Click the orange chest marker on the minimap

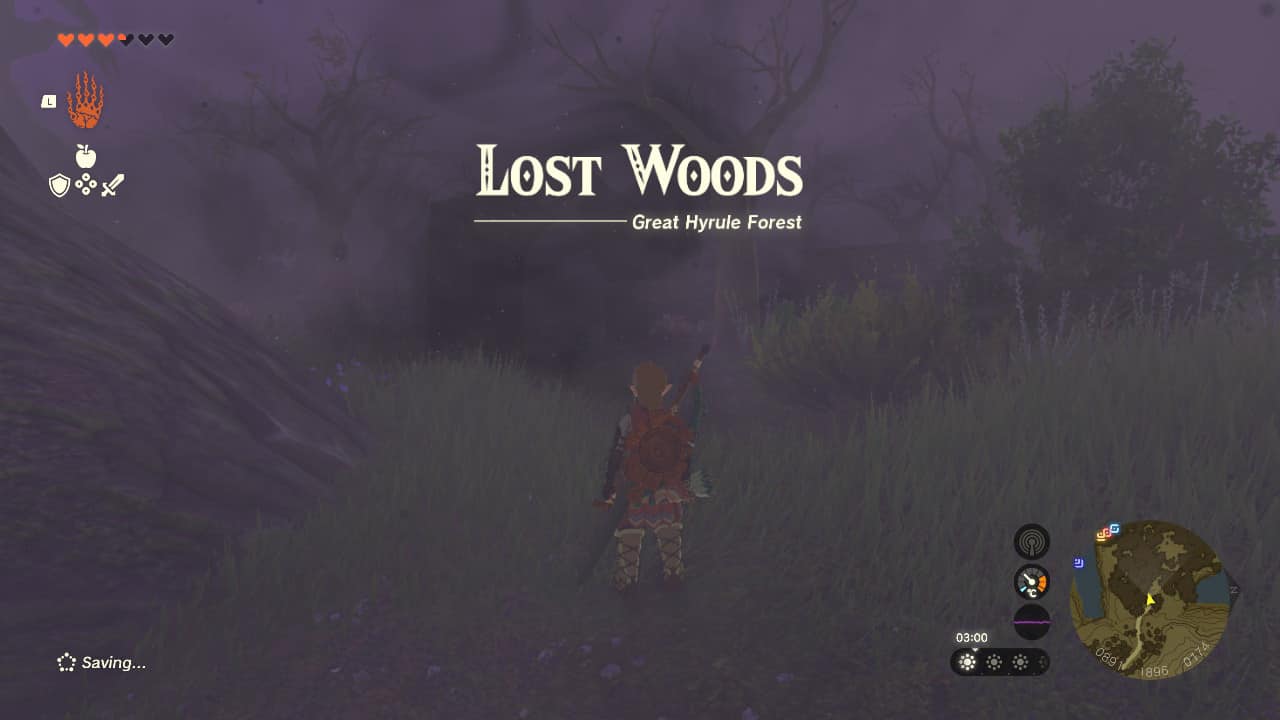(x=1103, y=535)
